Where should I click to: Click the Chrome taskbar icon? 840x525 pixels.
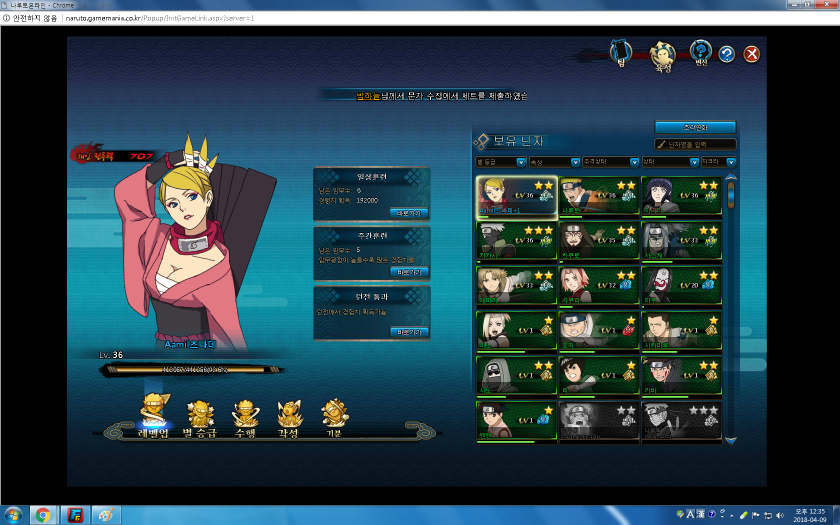pos(42,515)
